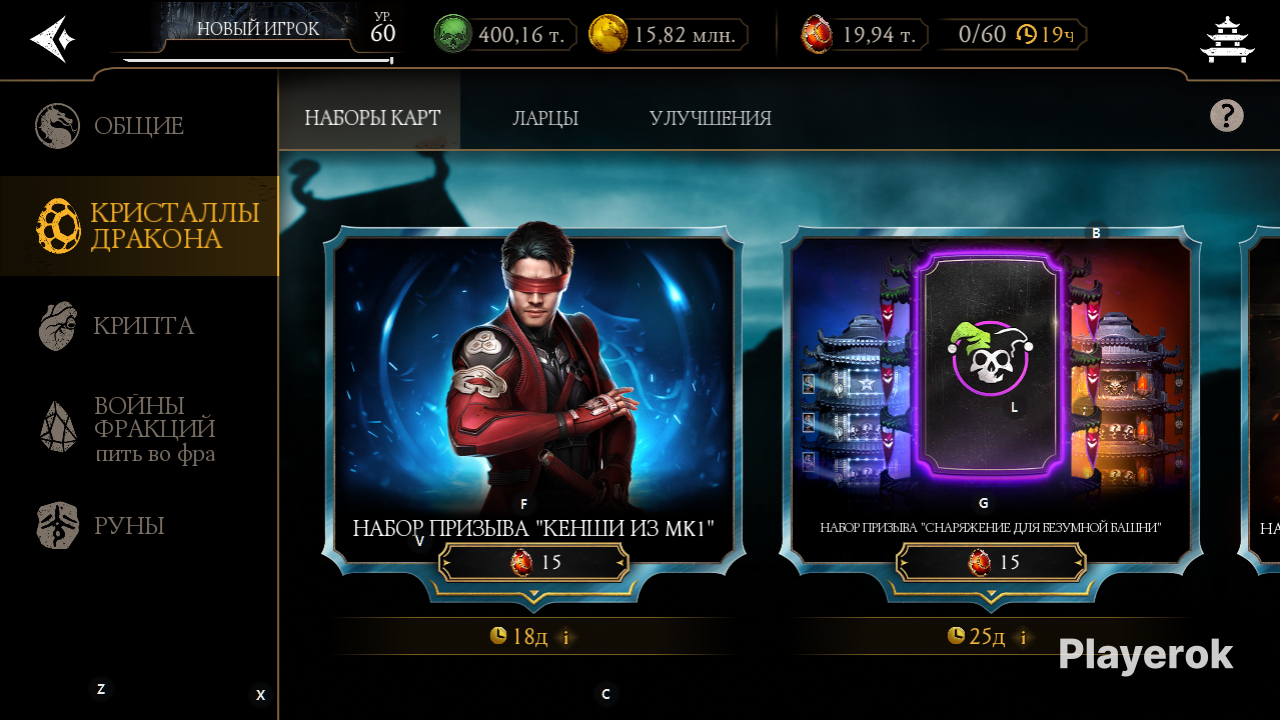Viewport: 1280px width, 720px height.
Task: Tap the gold dragon koins counter
Action: coord(668,35)
